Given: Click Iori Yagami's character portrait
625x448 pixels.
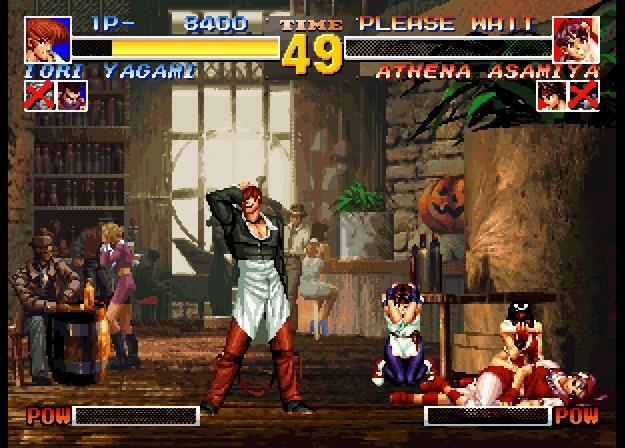Looking at the screenshot, I should click(x=43, y=36).
